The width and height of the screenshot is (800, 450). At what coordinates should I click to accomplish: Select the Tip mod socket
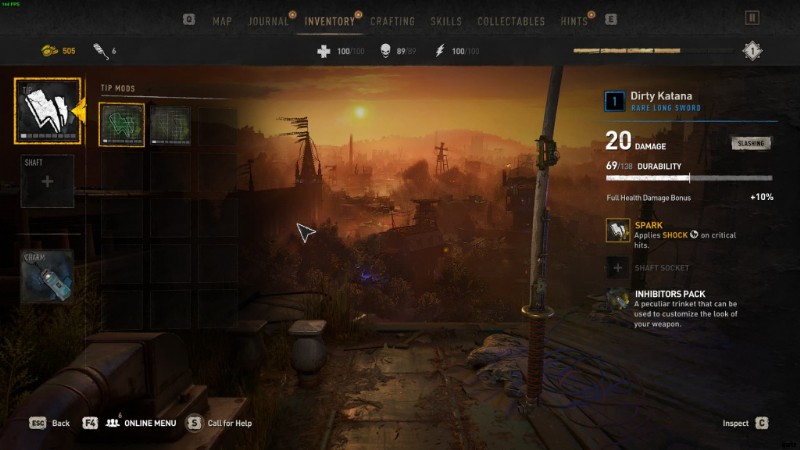[47, 110]
